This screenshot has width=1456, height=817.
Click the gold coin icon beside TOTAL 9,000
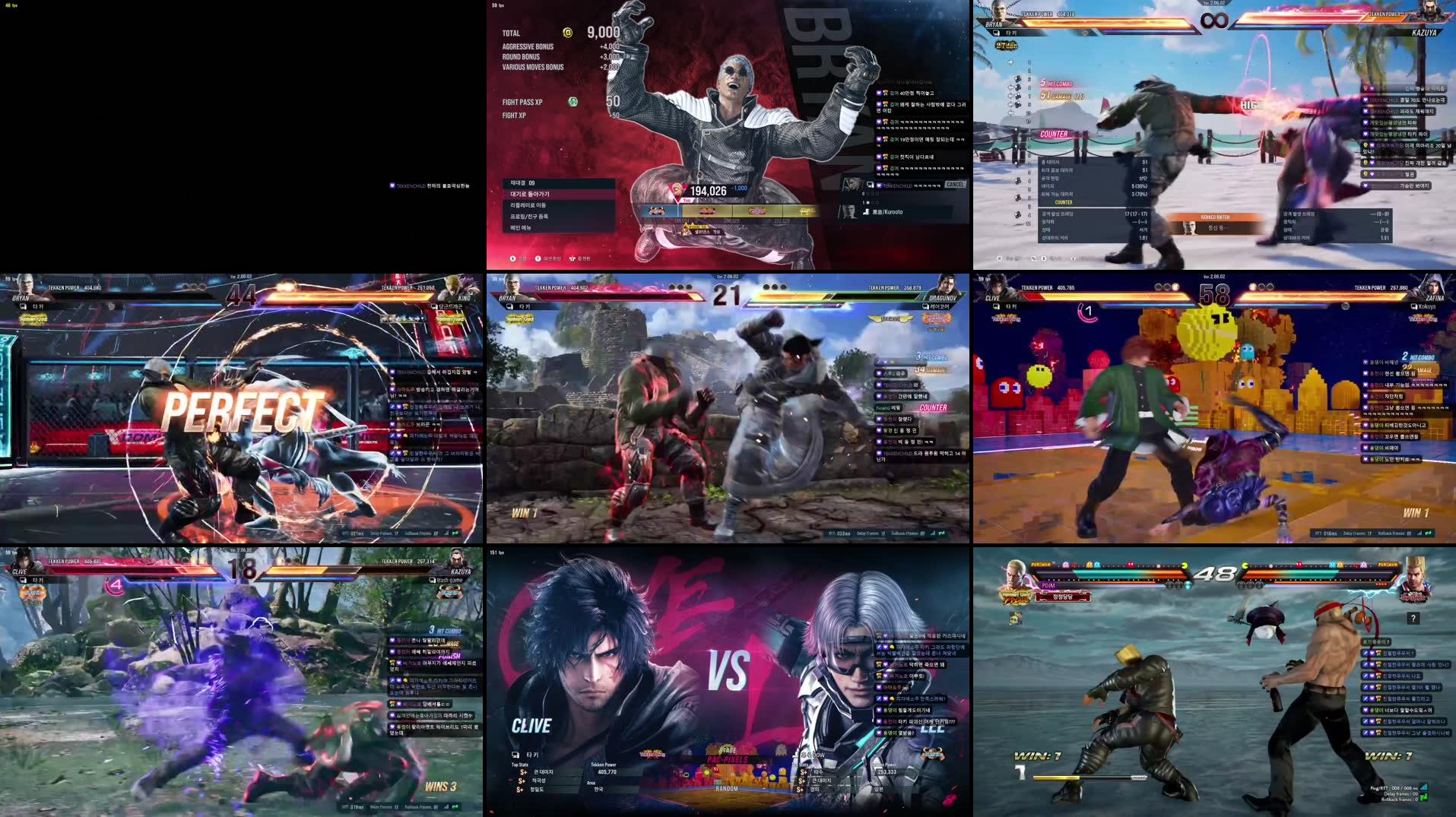pyautogui.click(x=567, y=33)
